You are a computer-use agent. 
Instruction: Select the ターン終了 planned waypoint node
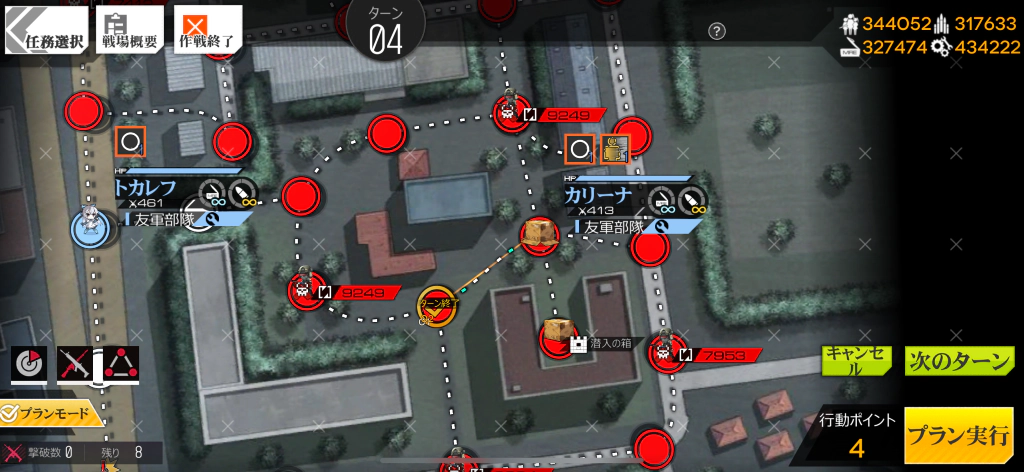[x=437, y=305]
